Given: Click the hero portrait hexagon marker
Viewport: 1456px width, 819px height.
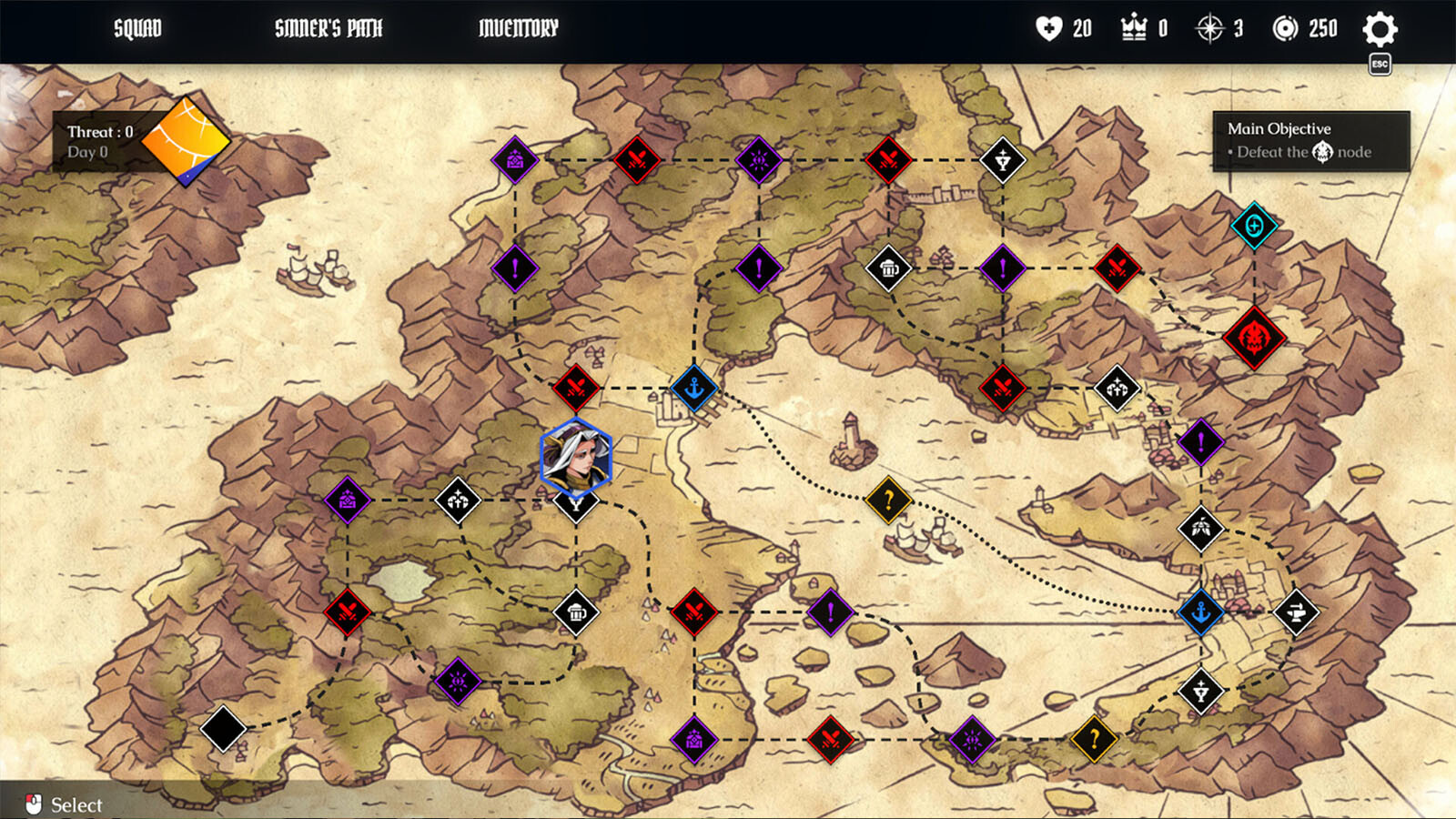Looking at the screenshot, I should [576, 457].
